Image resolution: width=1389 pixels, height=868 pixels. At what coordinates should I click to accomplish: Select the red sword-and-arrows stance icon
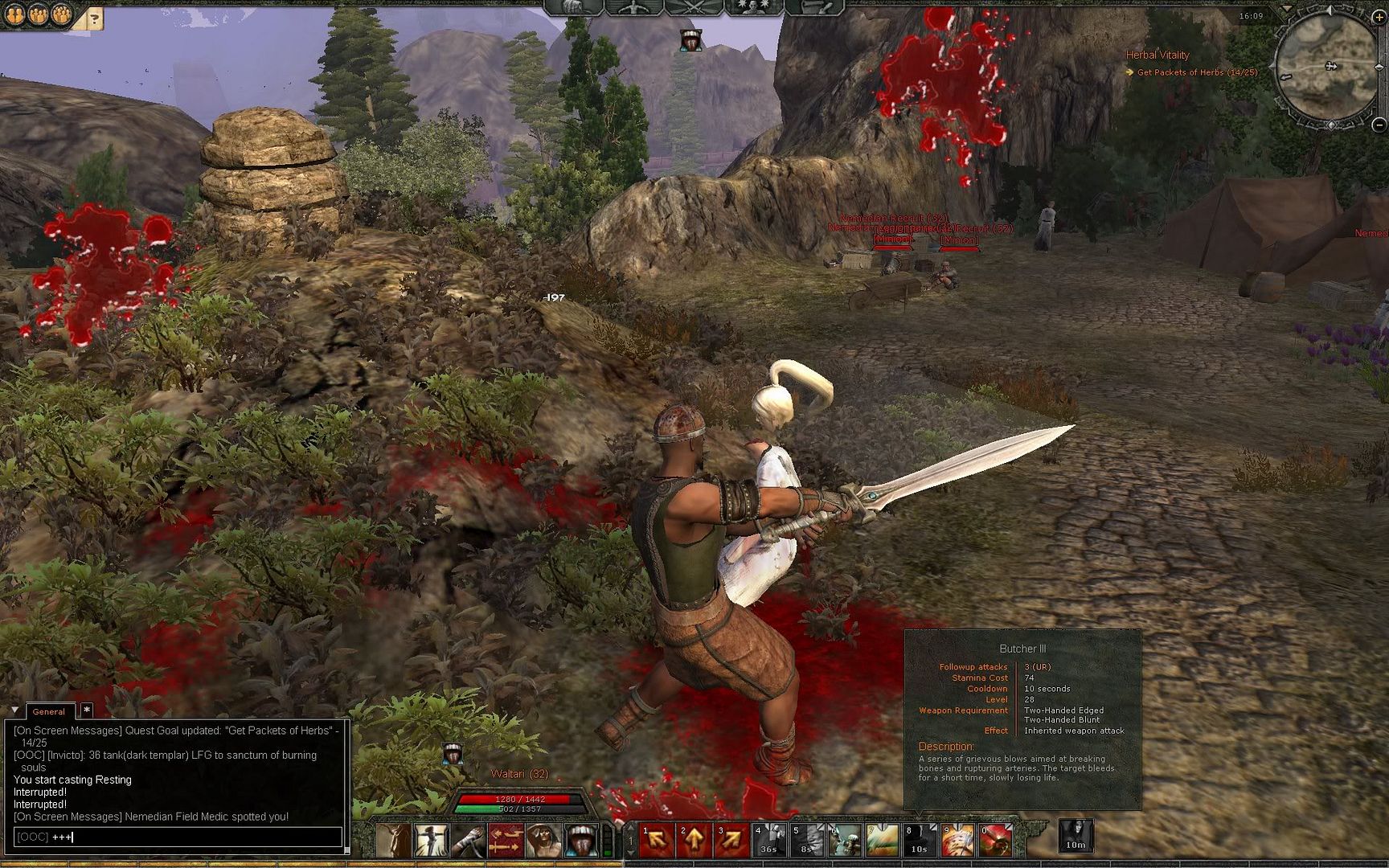pyautogui.click(x=506, y=841)
